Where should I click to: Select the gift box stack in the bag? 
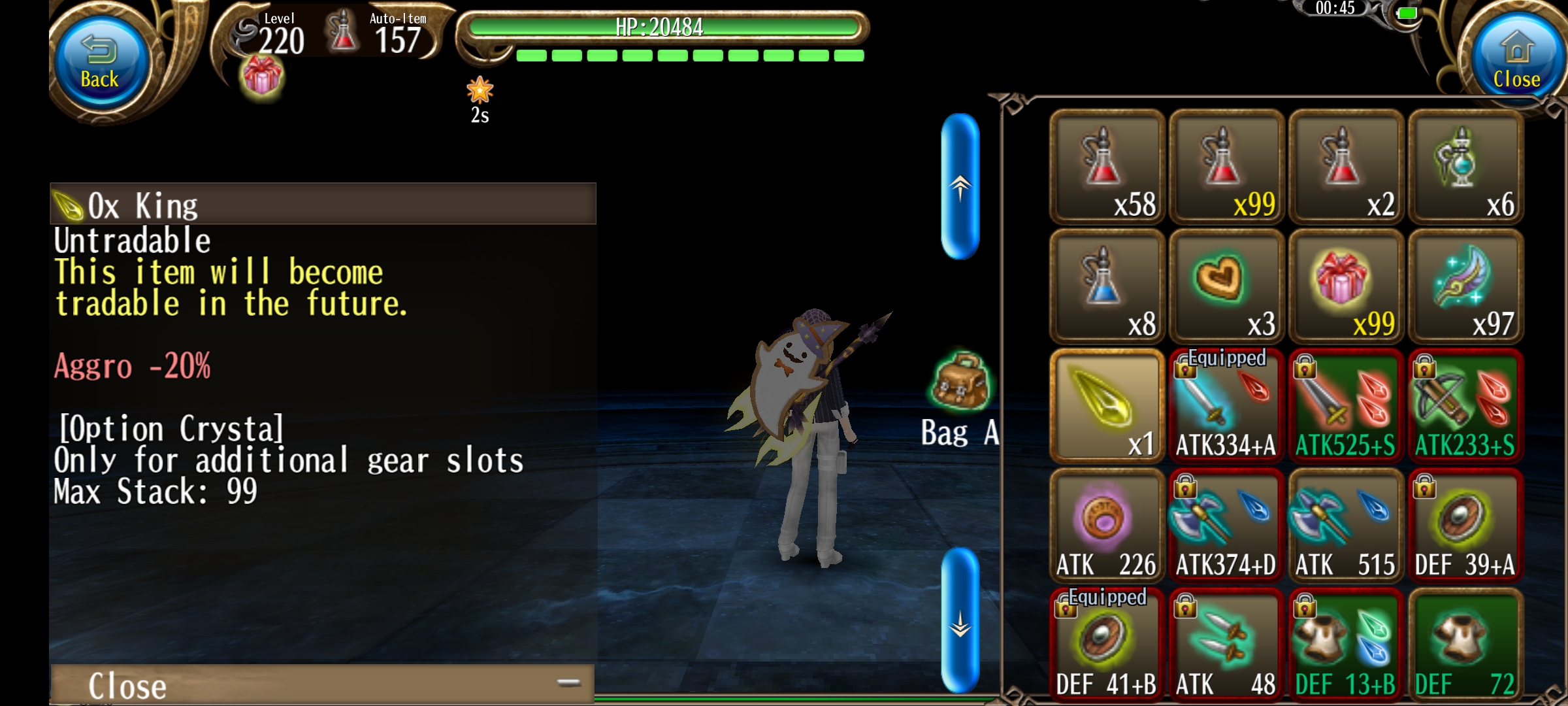tap(1346, 286)
